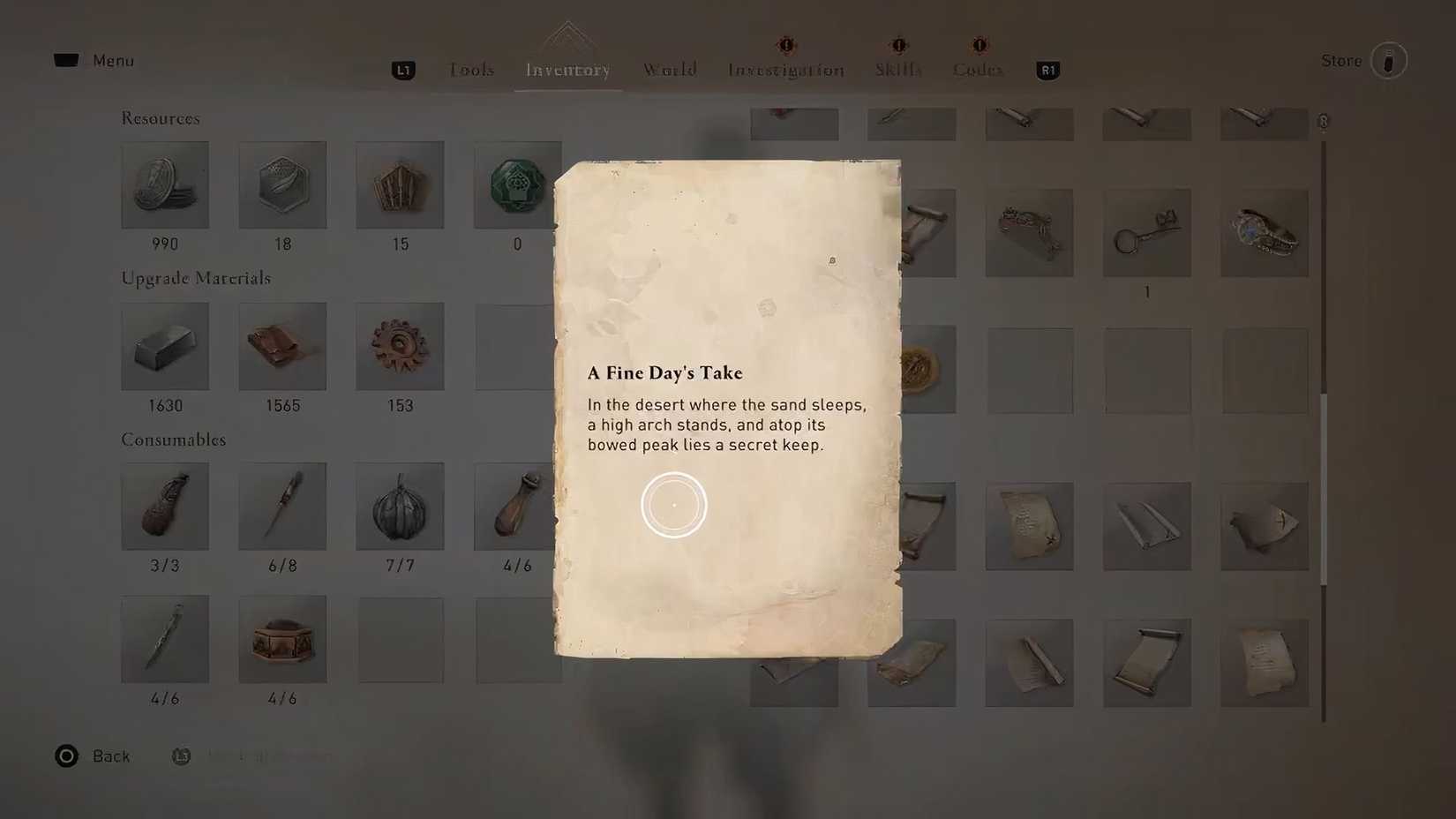
Task: Select the torch consumable showing 4/6
Action: click(517, 506)
